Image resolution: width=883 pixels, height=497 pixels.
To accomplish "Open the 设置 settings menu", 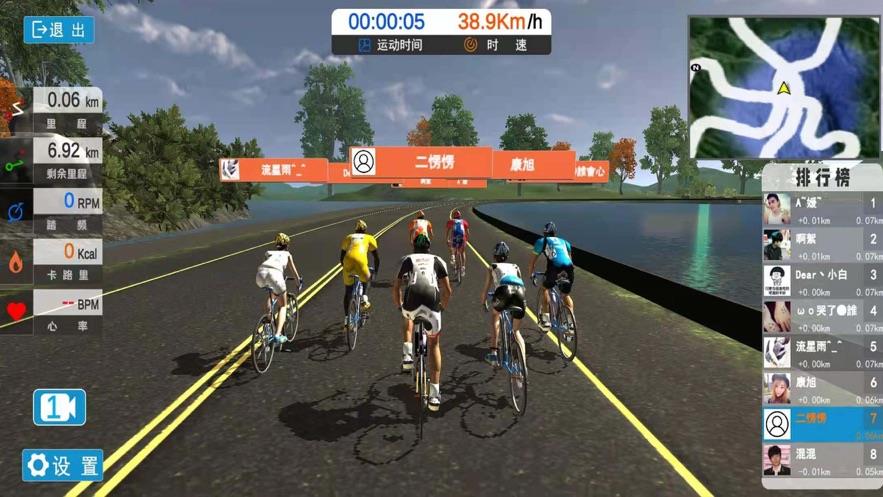I will point(63,465).
